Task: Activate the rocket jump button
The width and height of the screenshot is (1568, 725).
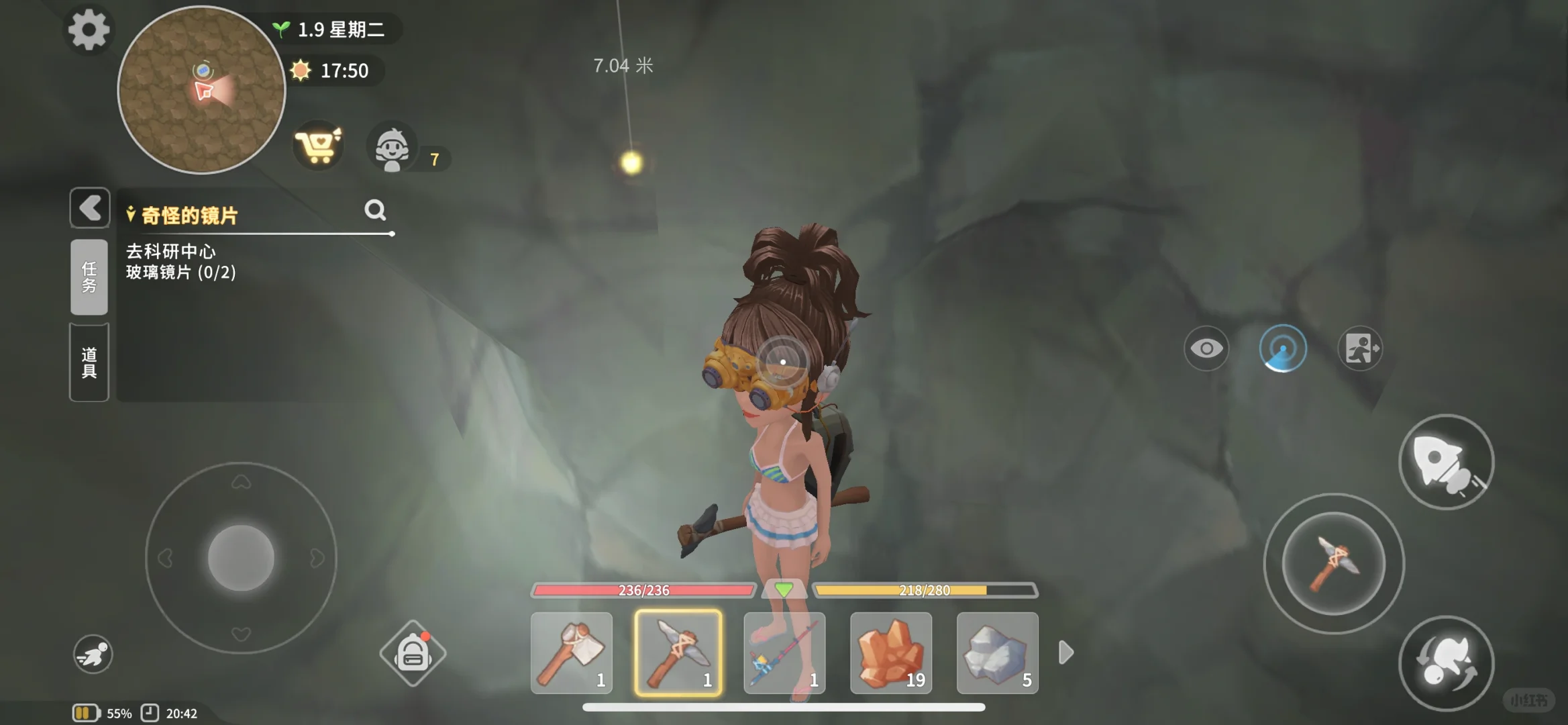Action: pos(1446,462)
